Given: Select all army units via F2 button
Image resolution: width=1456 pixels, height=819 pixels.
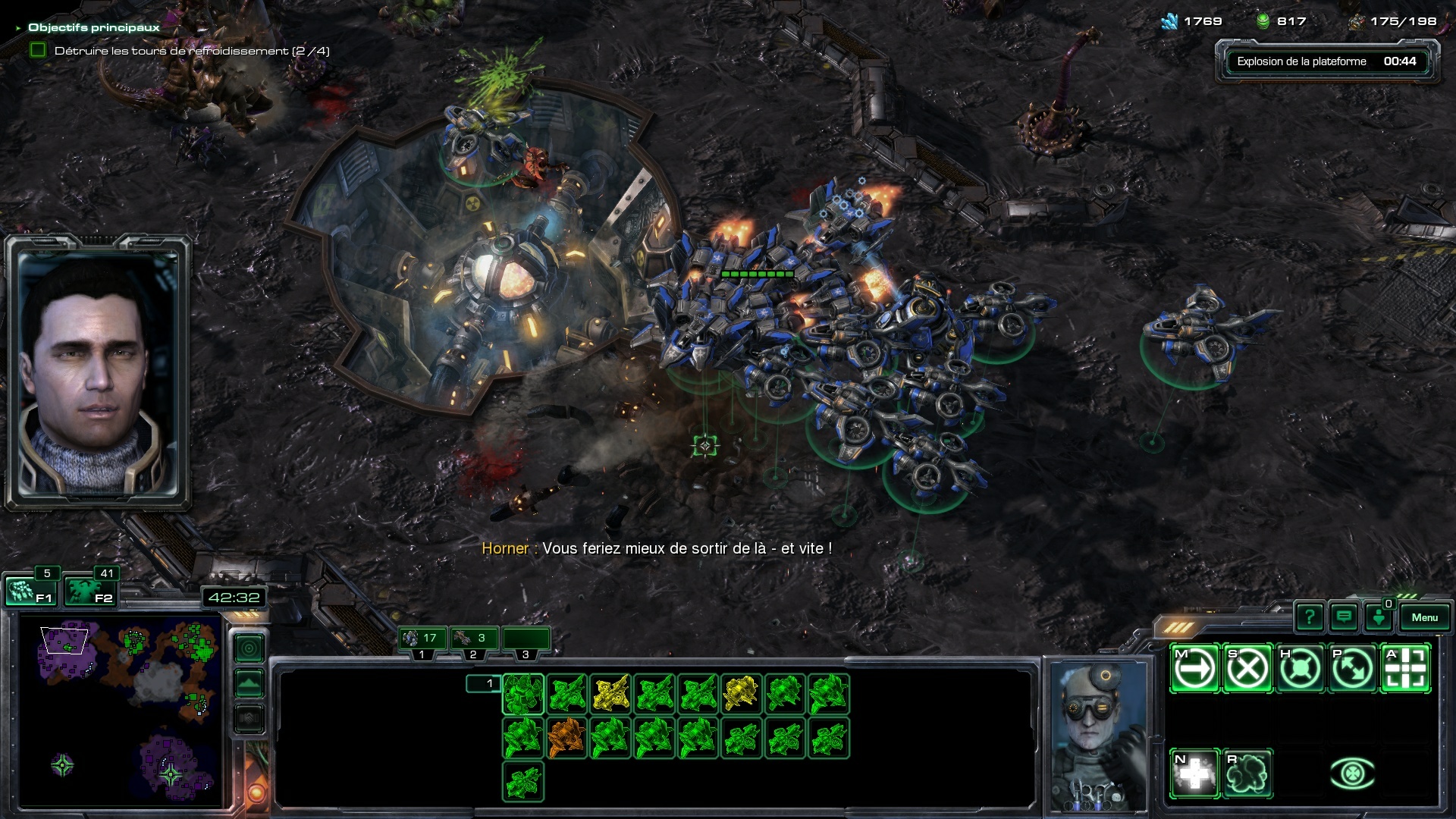Looking at the screenshot, I should tap(89, 591).
